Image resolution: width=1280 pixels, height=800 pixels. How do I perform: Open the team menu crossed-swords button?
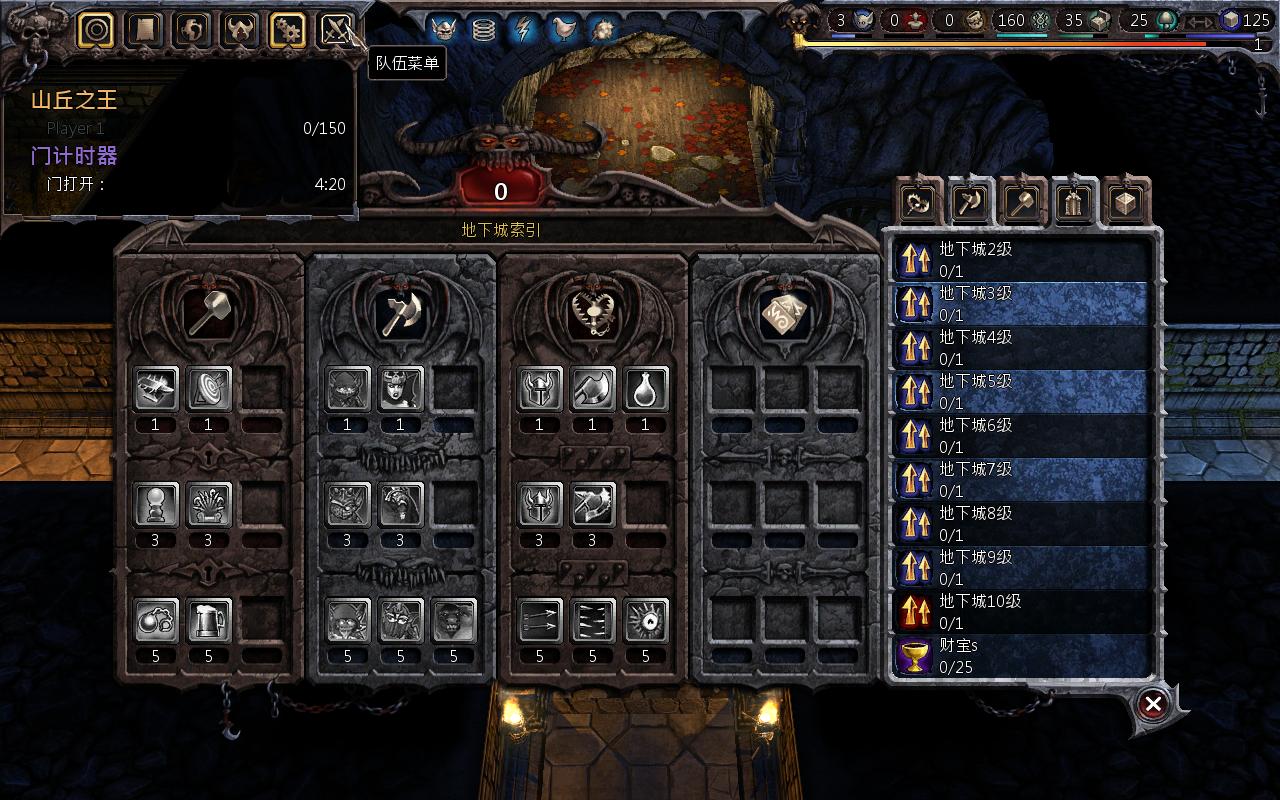tap(336, 30)
